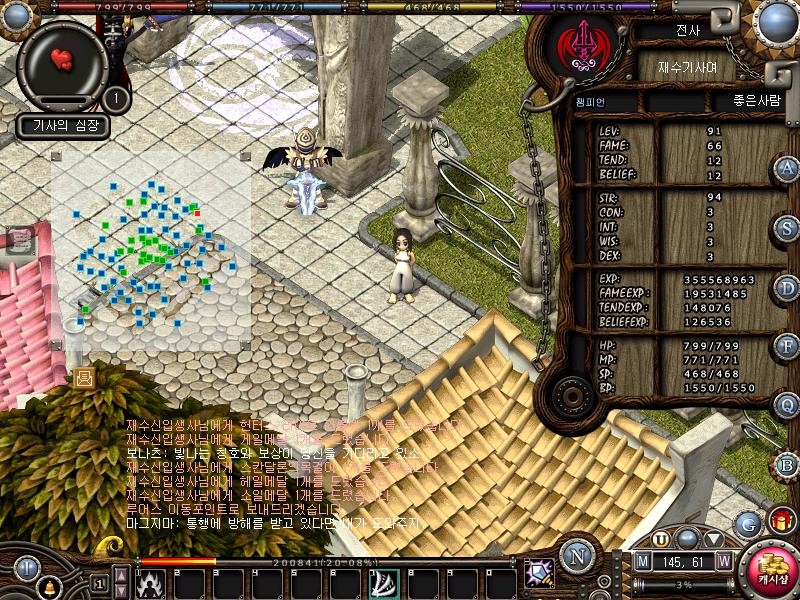Click the round D button
The width and height of the screenshot is (800, 600).
[787, 288]
